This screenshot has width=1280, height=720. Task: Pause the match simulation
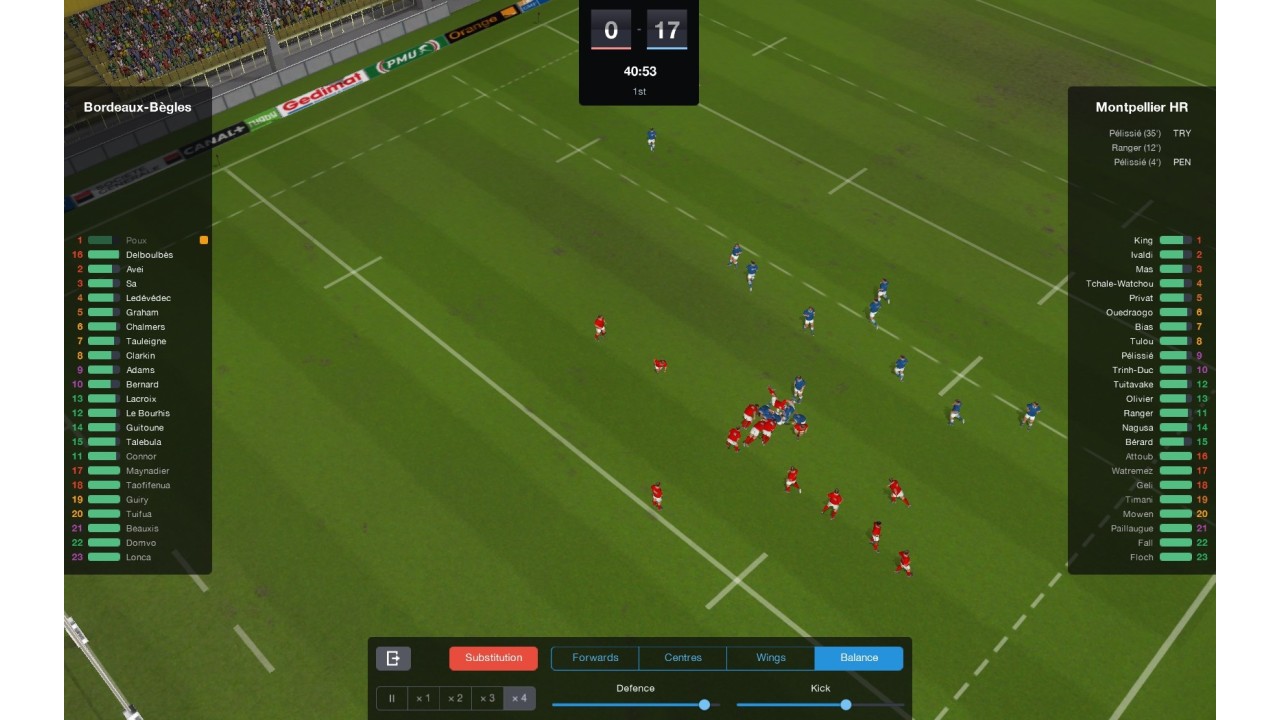pos(392,698)
